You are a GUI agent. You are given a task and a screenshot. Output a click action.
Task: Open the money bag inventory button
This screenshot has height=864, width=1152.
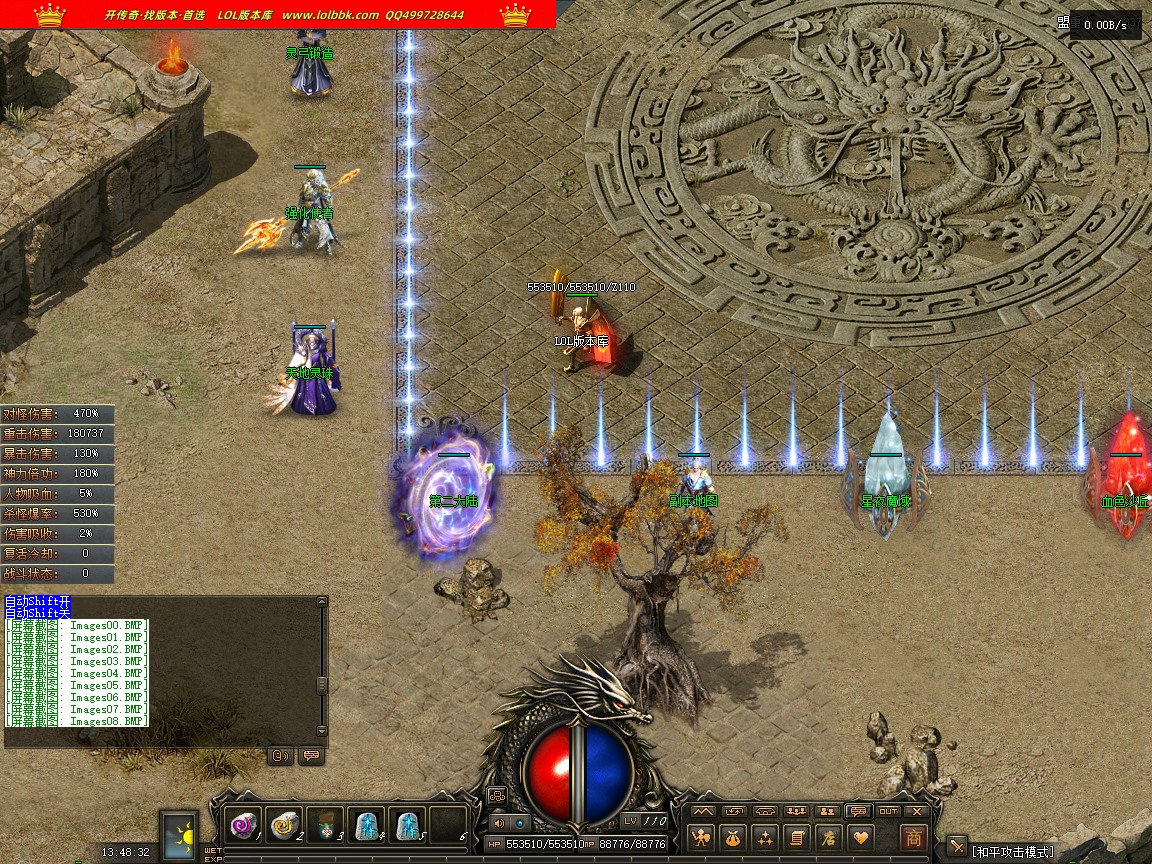(734, 838)
